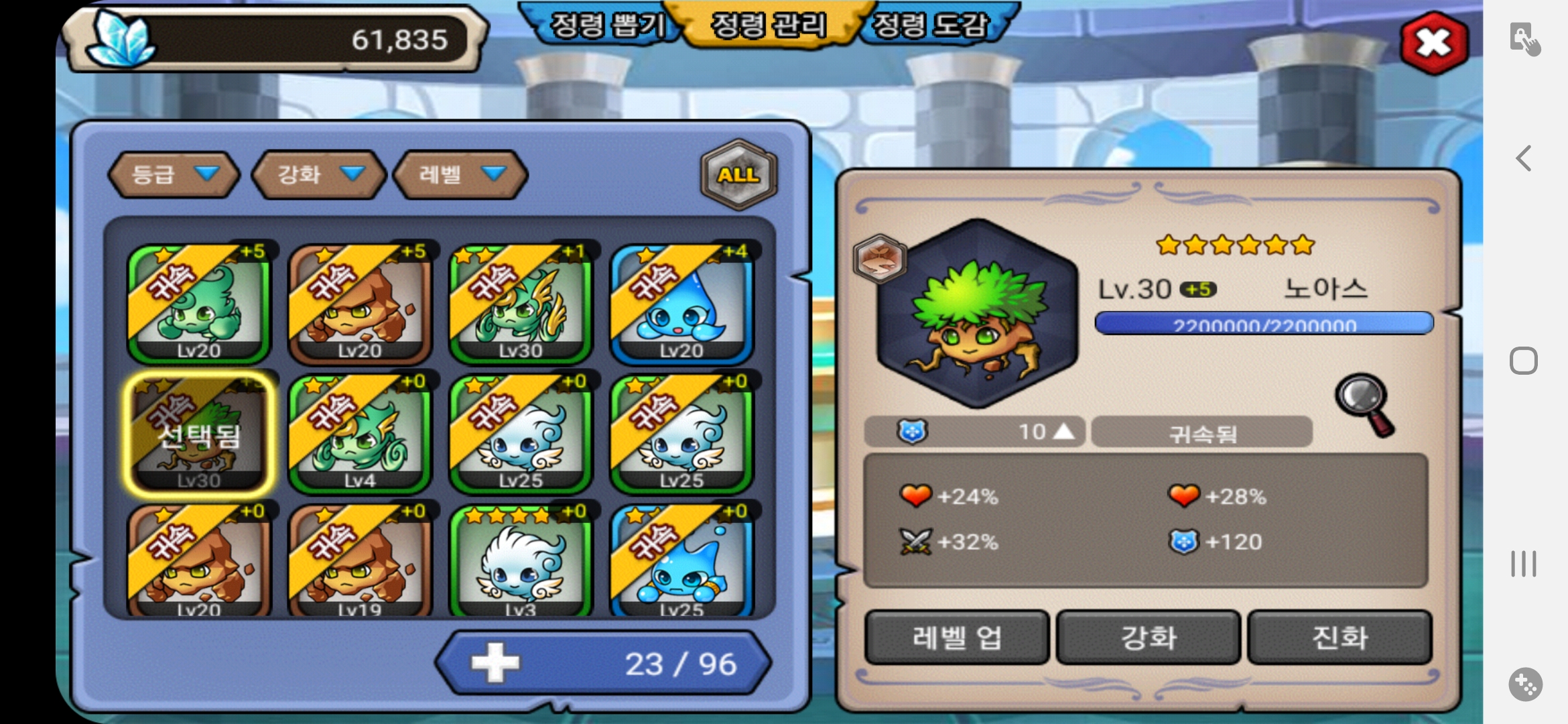
Task: Choose the Lv3 white cloud spirit
Action: point(521,562)
